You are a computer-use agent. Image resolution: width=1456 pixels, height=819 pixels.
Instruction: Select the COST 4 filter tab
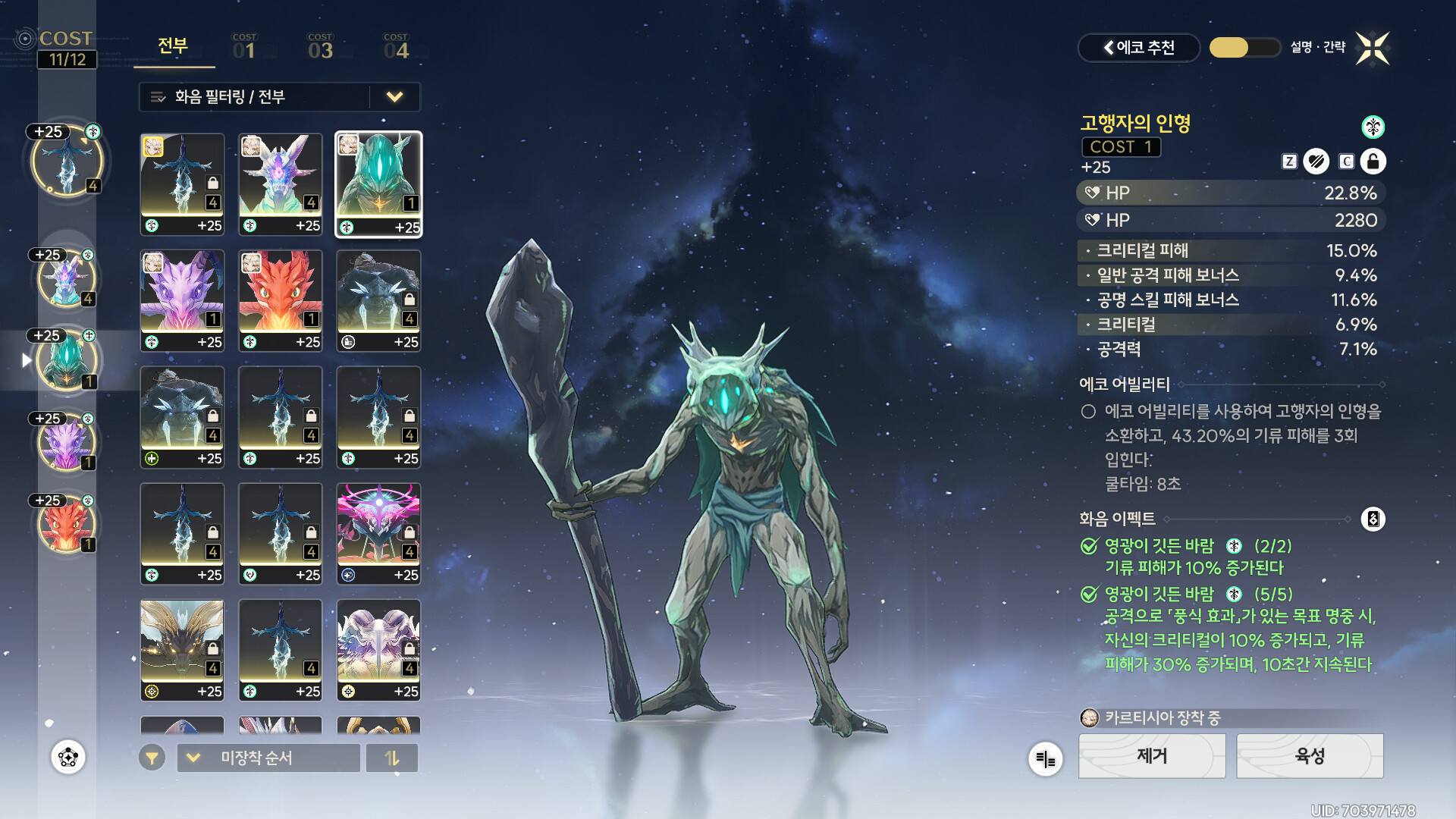pyautogui.click(x=396, y=47)
